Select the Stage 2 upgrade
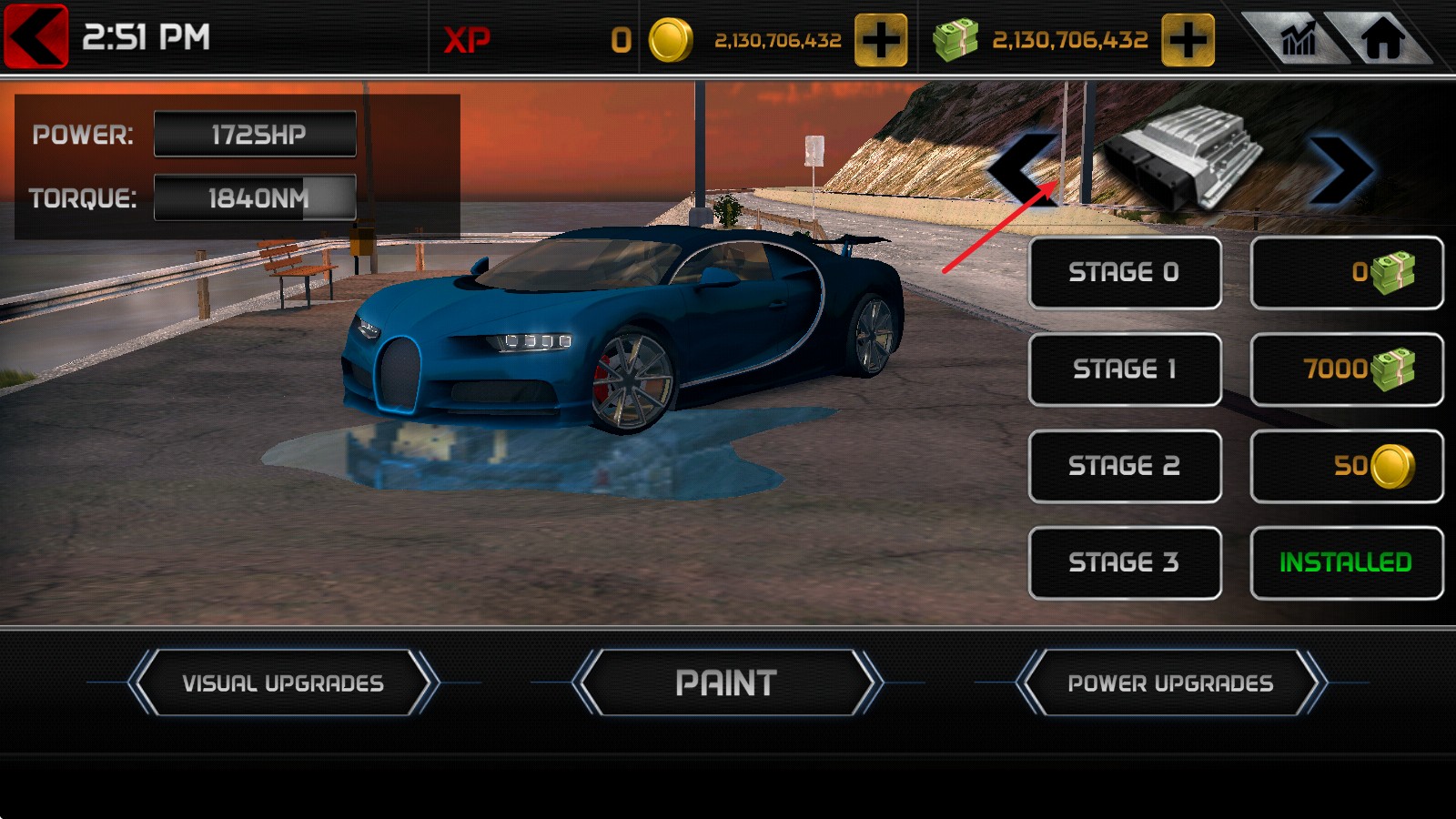 [1125, 466]
